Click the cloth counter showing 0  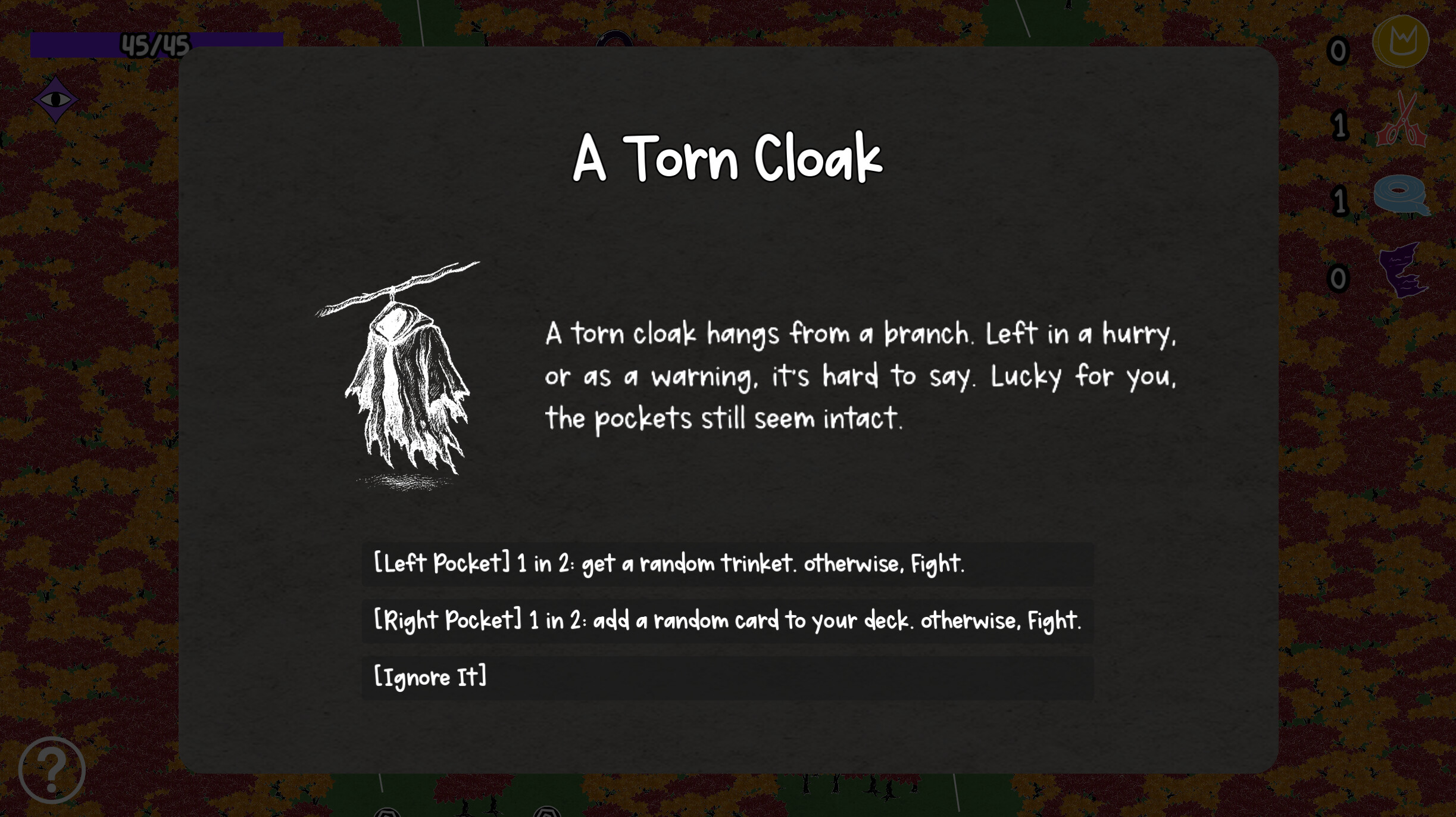click(1339, 279)
